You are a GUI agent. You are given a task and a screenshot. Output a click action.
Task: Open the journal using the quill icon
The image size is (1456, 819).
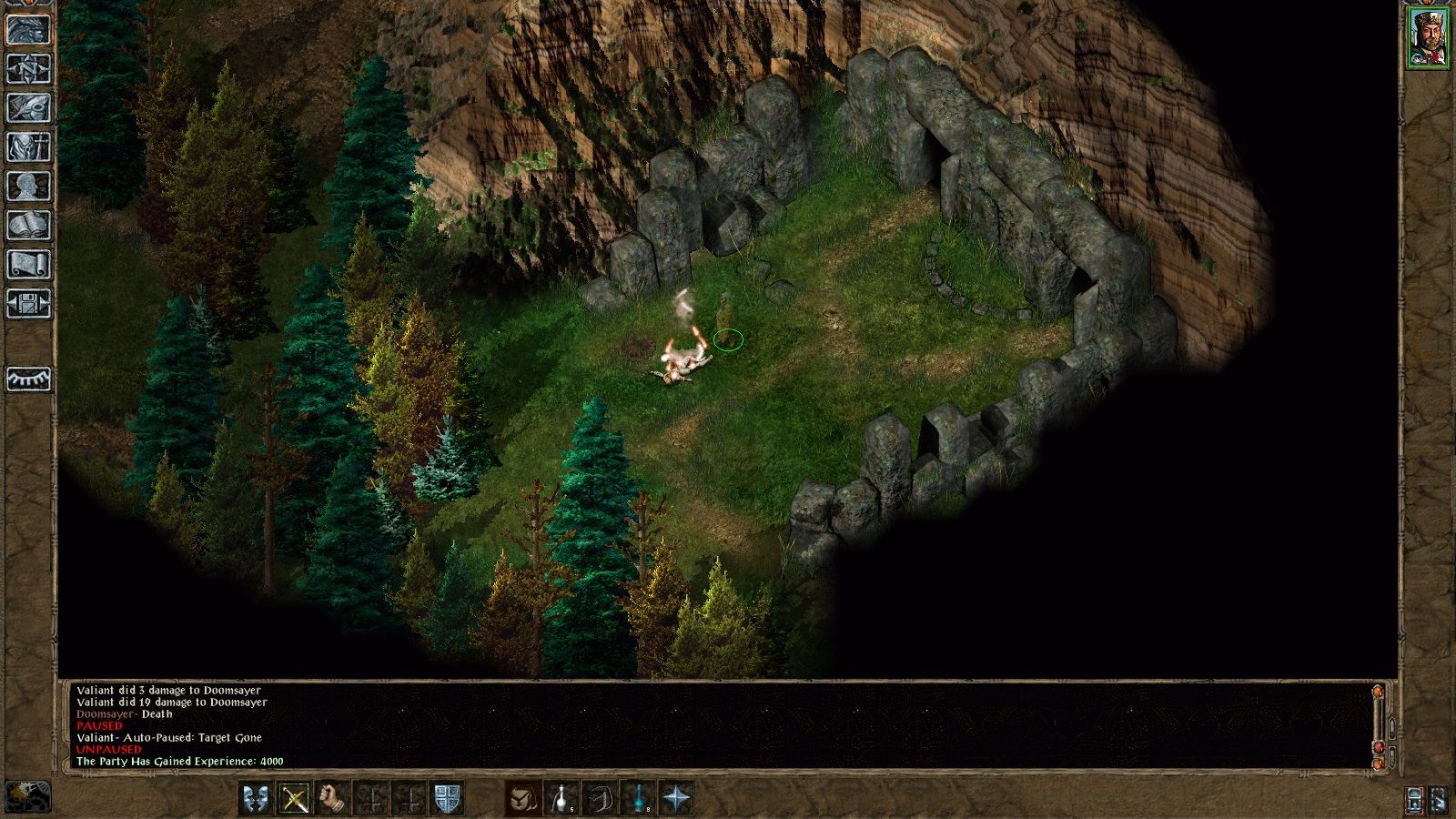click(x=27, y=106)
